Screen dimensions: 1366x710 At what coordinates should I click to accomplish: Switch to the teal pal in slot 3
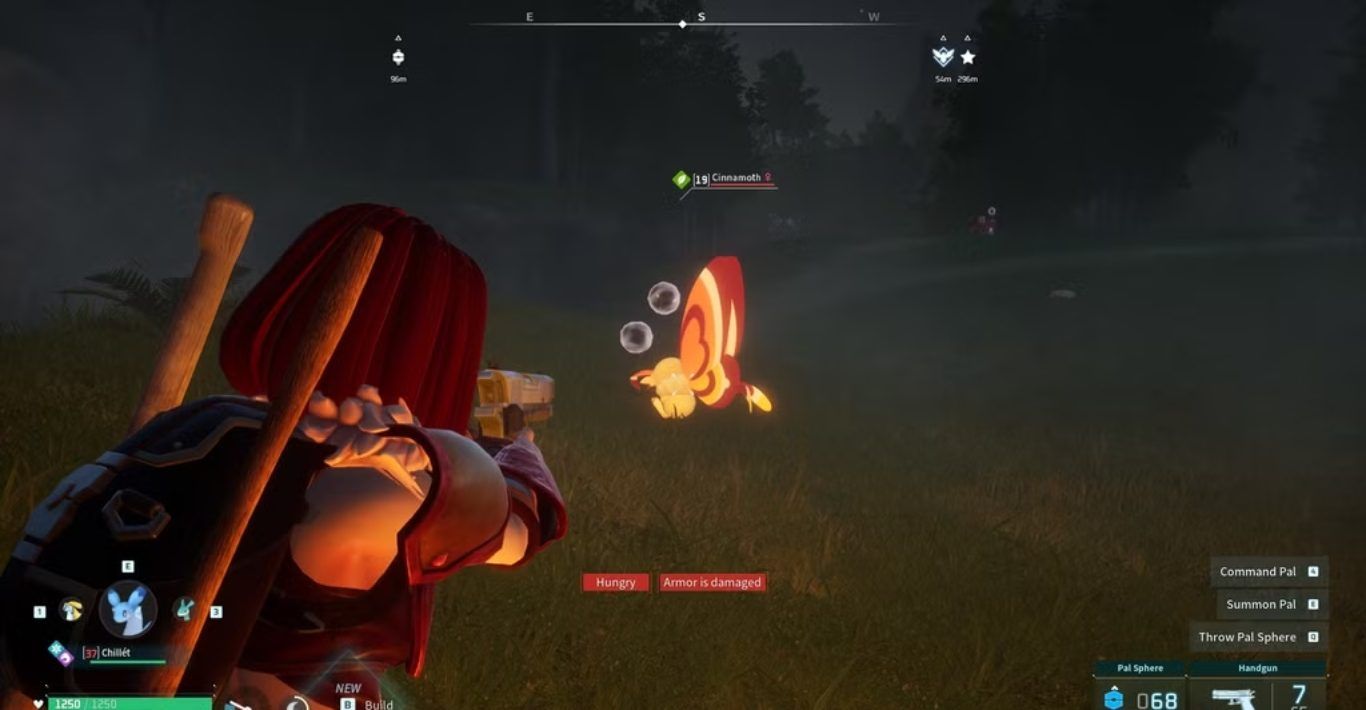185,608
